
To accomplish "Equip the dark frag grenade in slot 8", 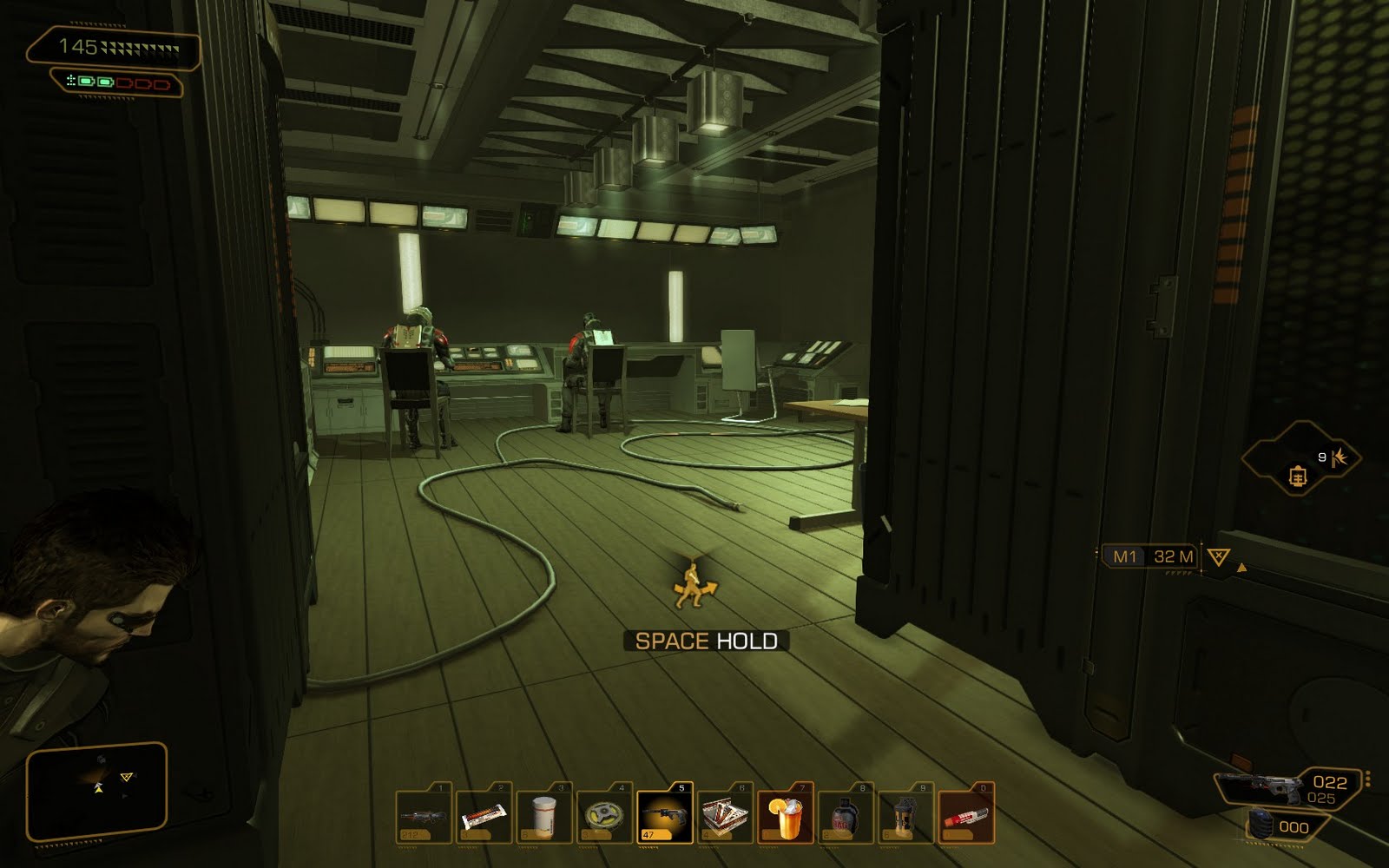I will [x=846, y=818].
